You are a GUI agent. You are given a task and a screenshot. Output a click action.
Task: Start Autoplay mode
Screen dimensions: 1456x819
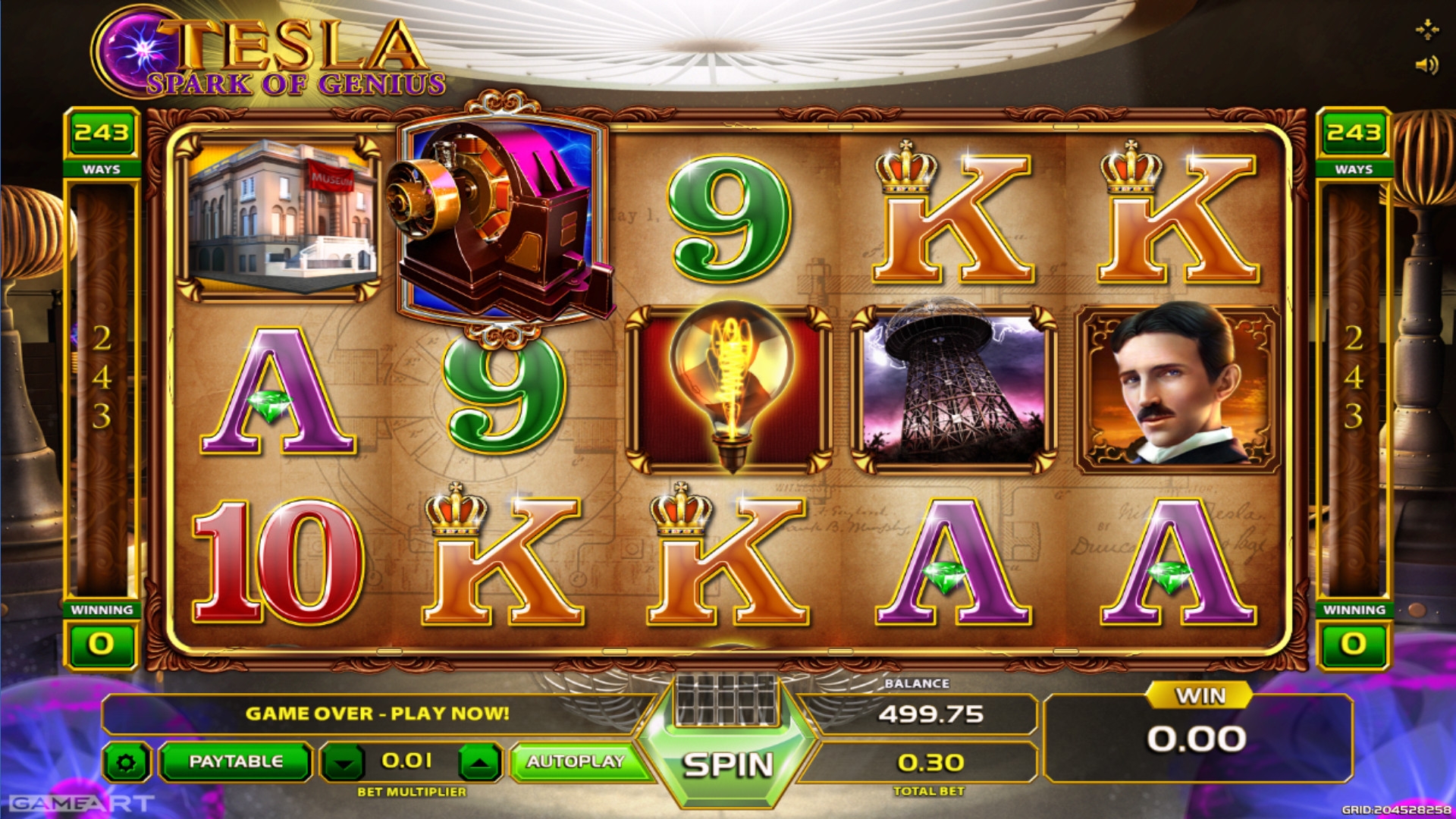575,761
